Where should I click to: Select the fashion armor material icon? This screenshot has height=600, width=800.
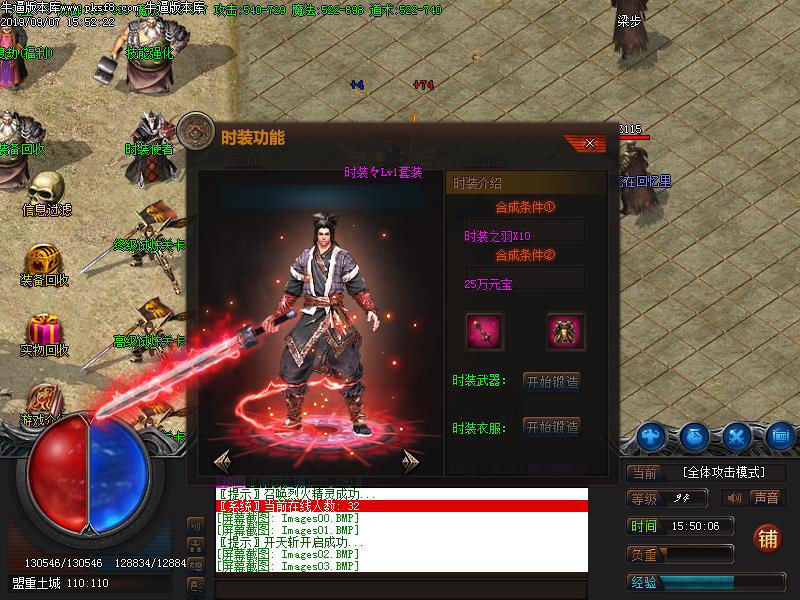[x=565, y=331]
